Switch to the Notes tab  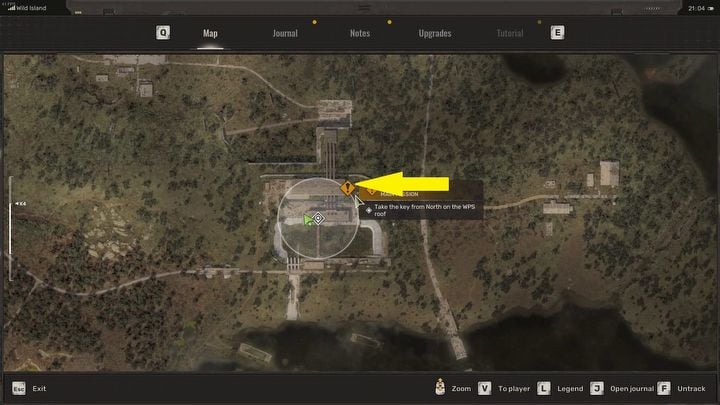point(360,33)
